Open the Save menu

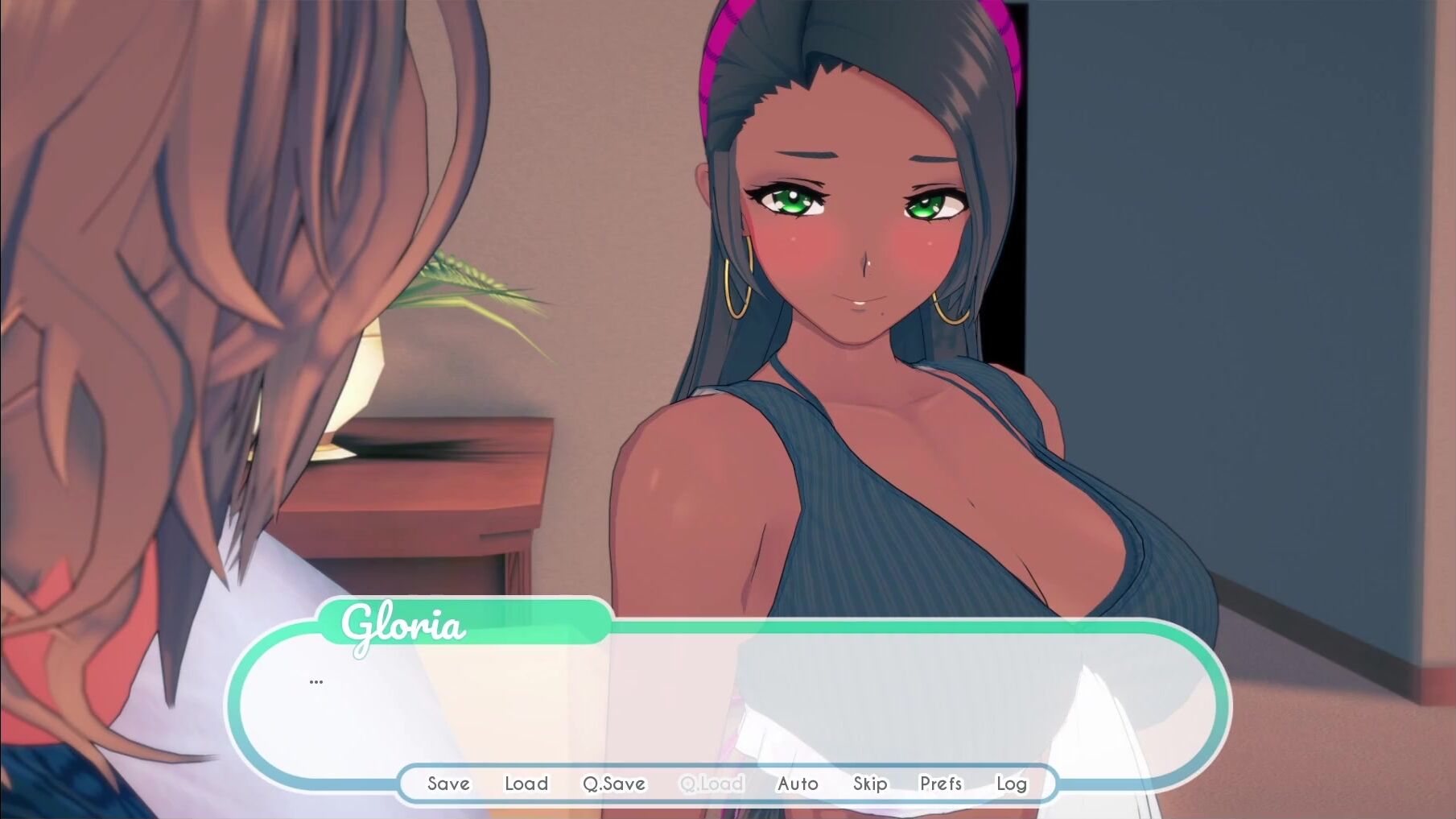click(448, 784)
